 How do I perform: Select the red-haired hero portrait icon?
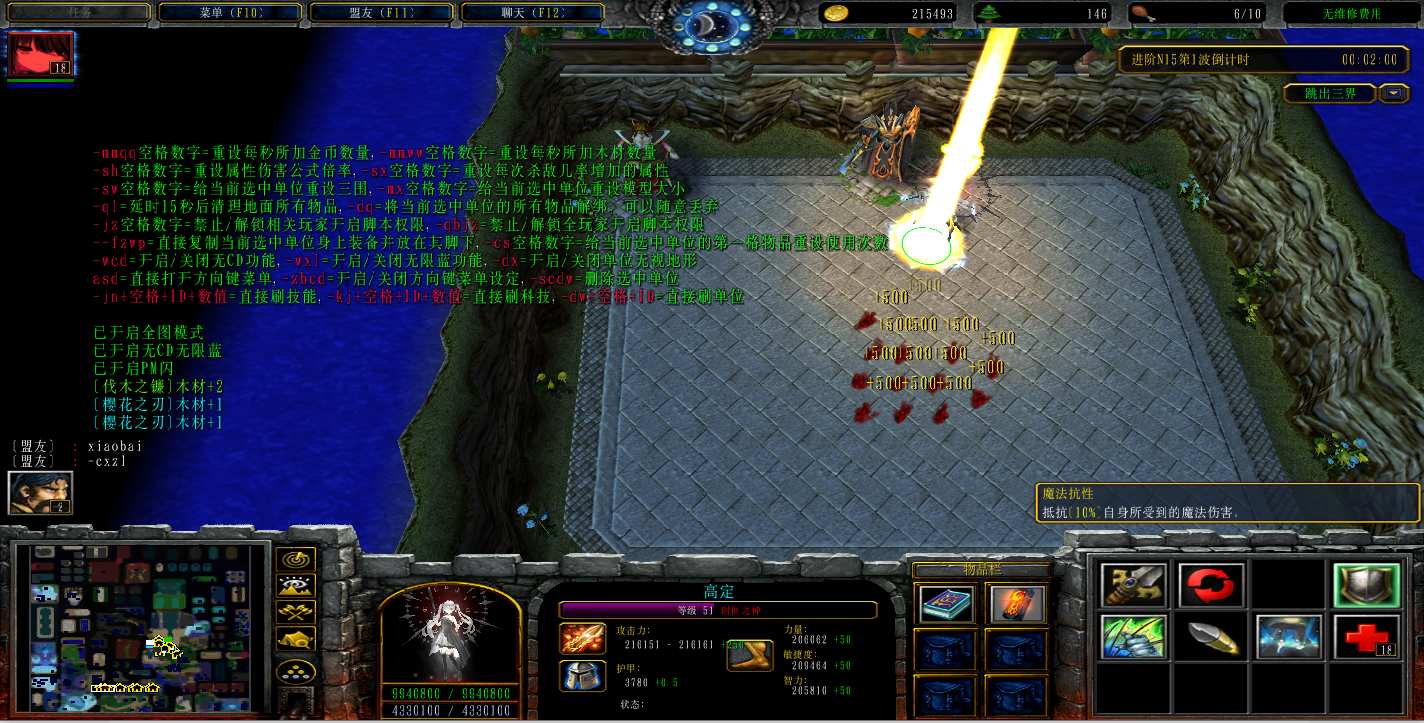(x=41, y=55)
